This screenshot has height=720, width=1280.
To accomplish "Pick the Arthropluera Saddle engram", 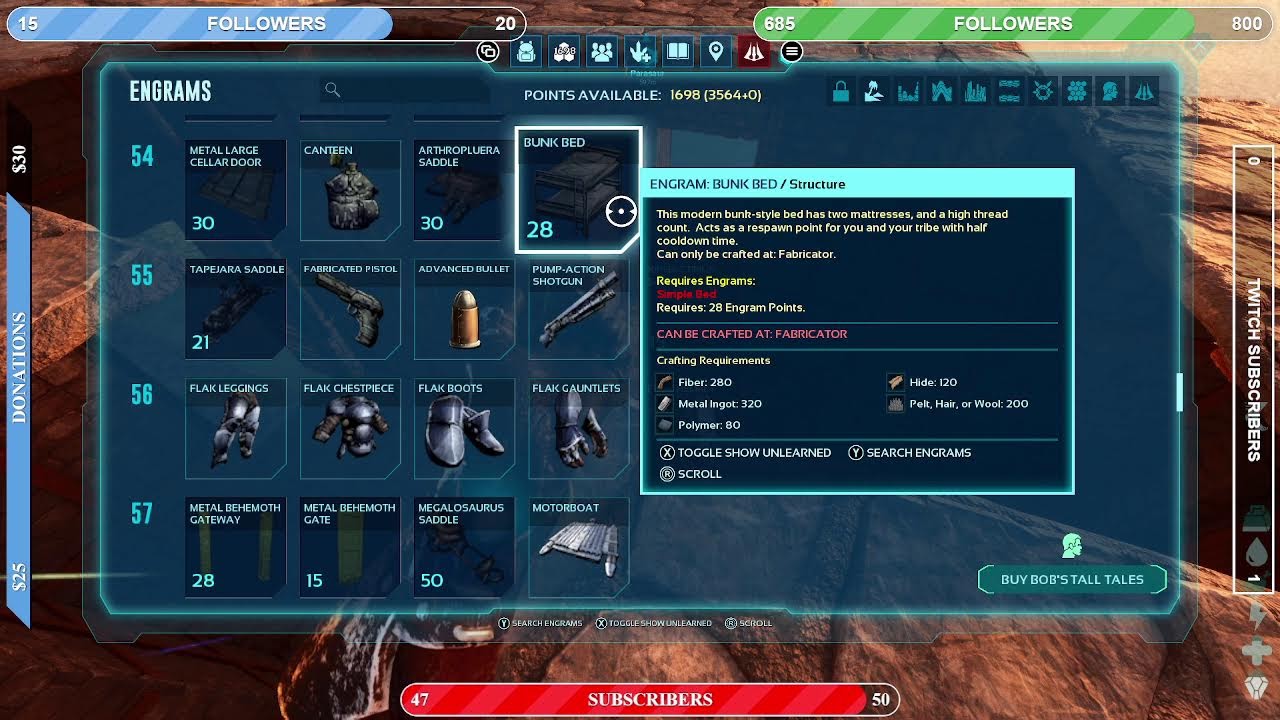I will [464, 190].
